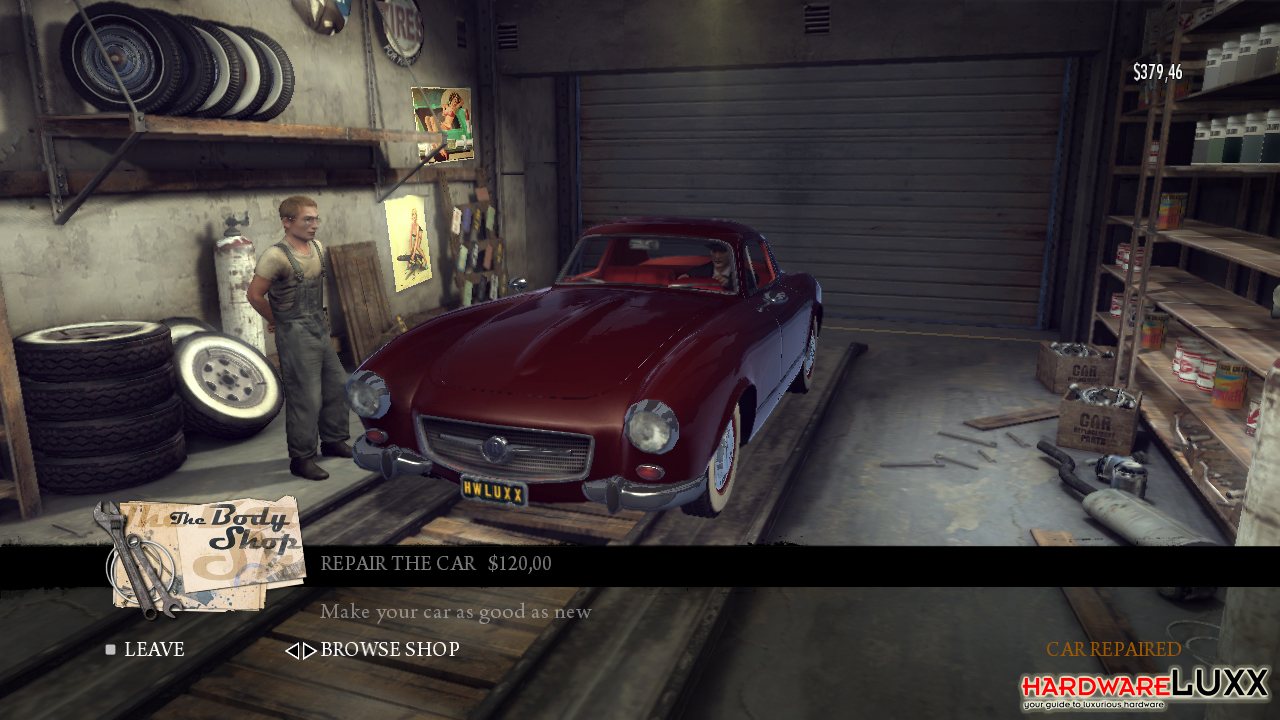Choose Leave to exit the body shop
The height and width of the screenshot is (720, 1280).
(x=153, y=650)
